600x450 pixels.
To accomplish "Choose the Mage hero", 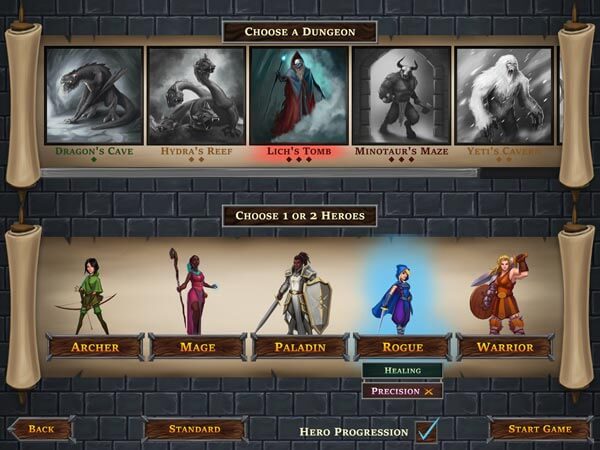I will point(197,347).
